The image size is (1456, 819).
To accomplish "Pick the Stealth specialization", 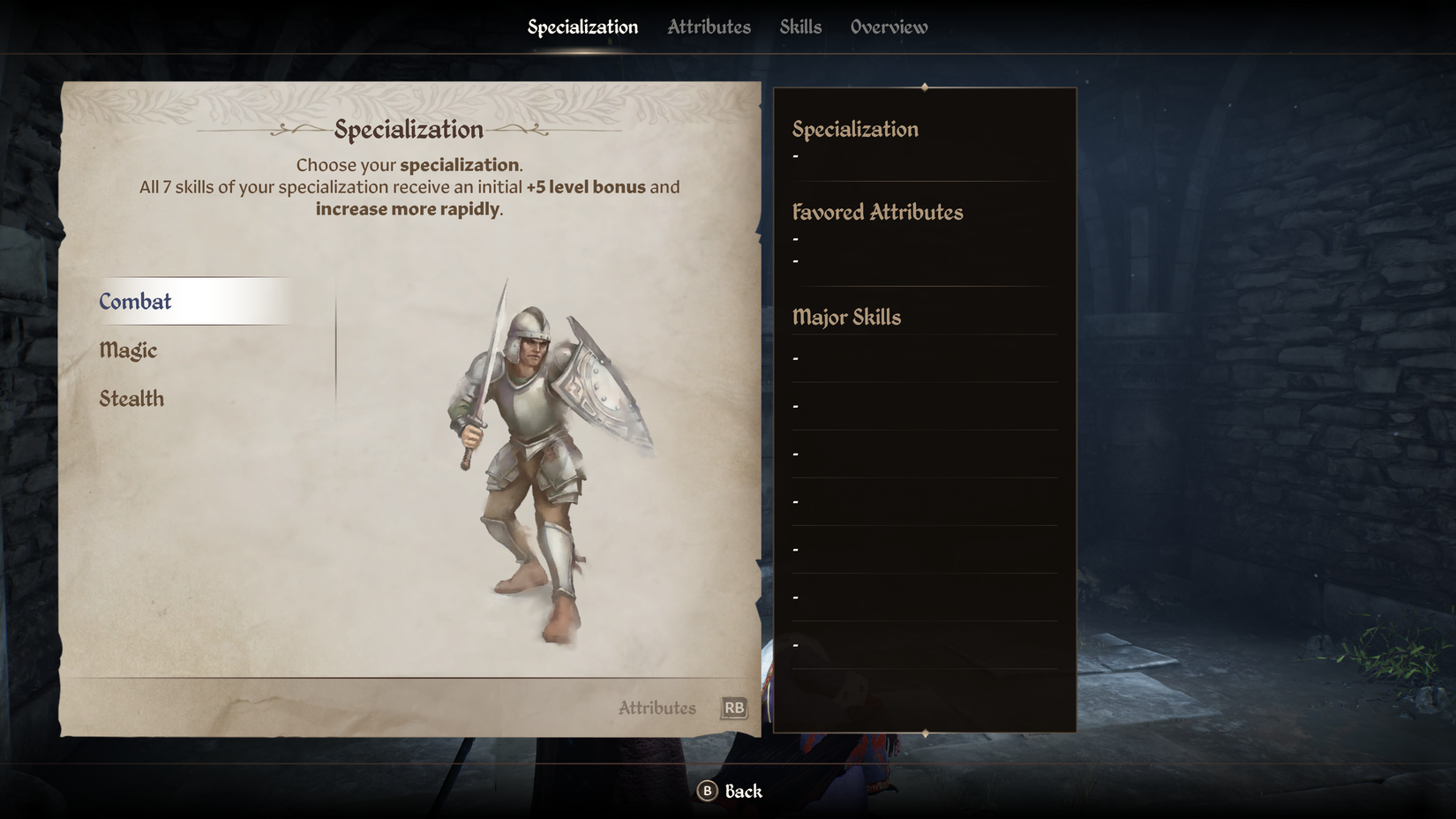I will pyautogui.click(x=131, y=399).
